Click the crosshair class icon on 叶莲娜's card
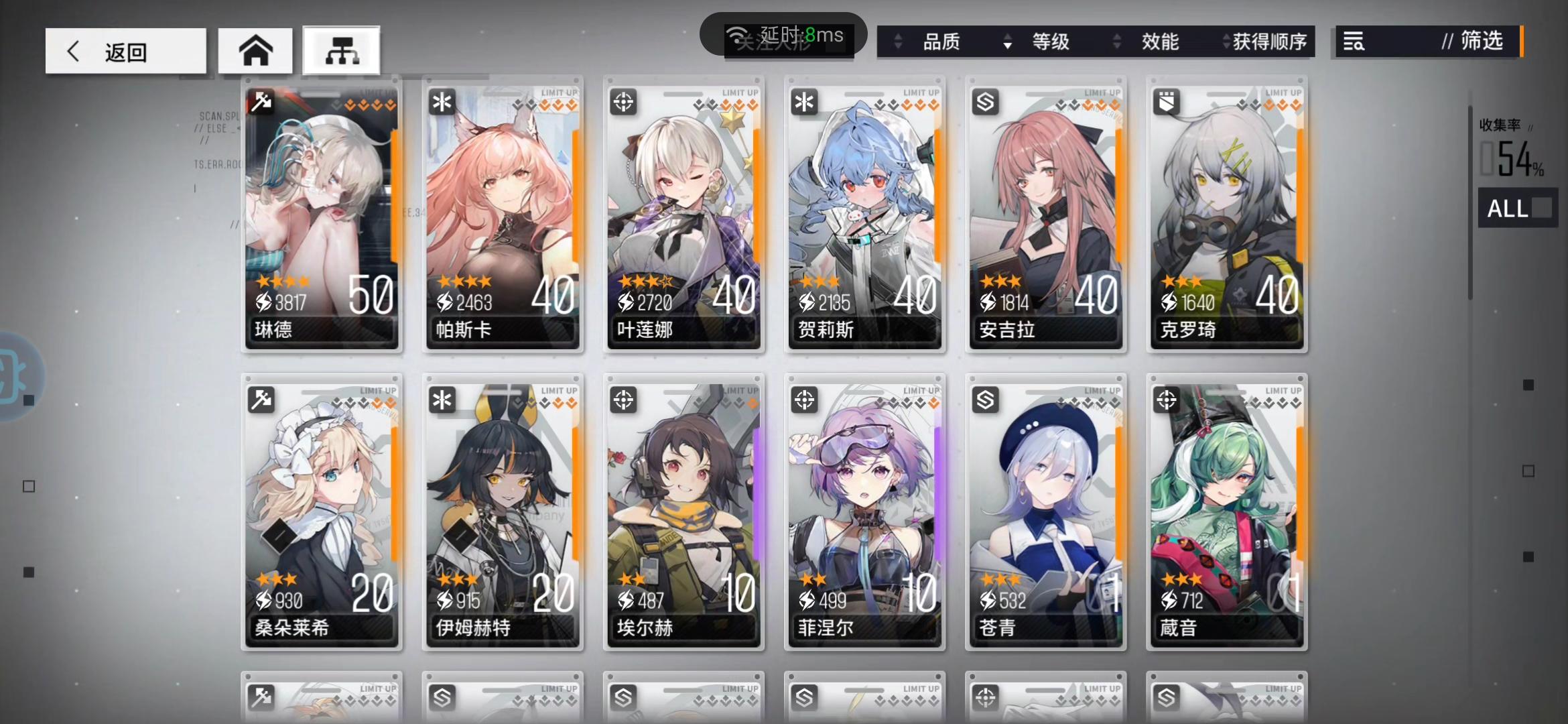 623,103
